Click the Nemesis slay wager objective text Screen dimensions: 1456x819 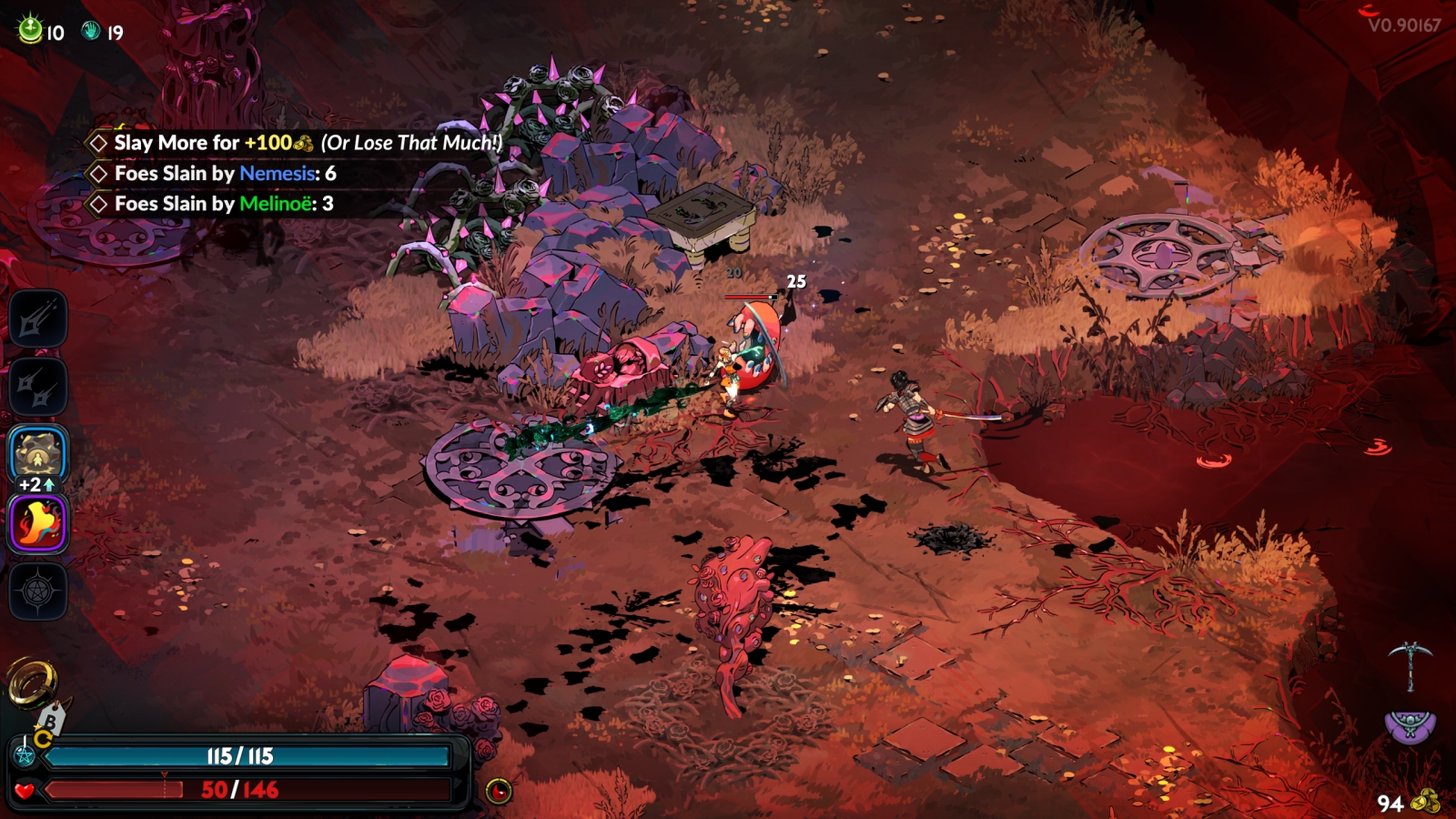(308, 143)
